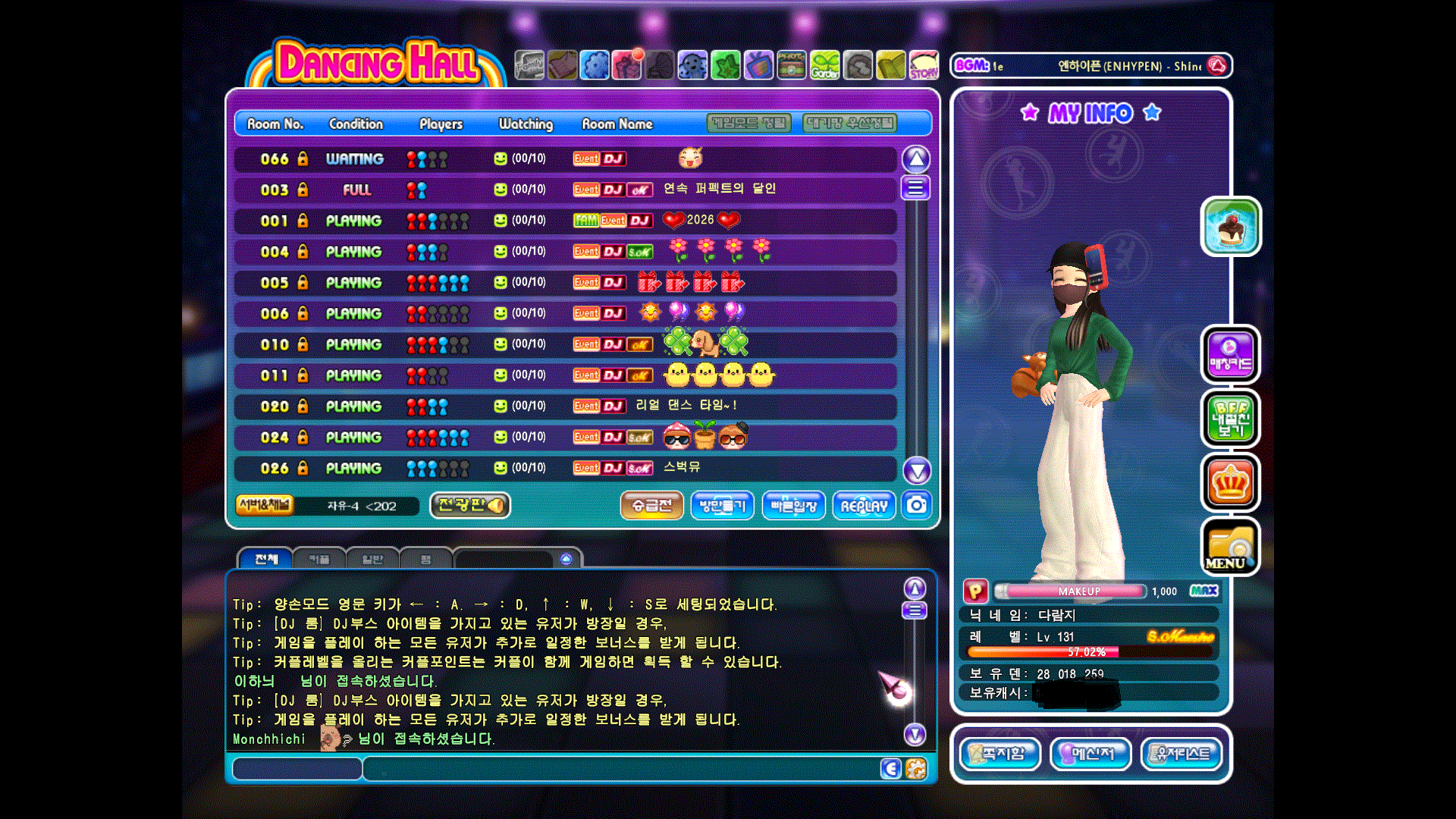Click the crown ranking icon
Viewport: 1456px width, 819px height.
point(1230,483)
